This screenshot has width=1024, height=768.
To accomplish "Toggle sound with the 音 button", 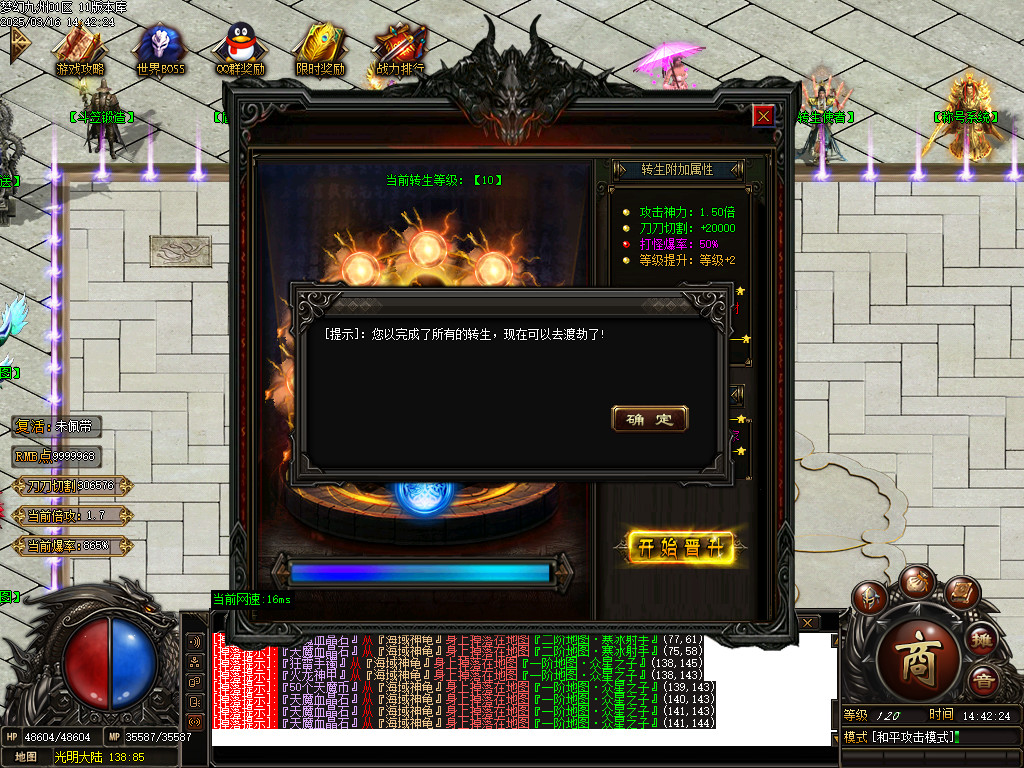I will 984,681.
